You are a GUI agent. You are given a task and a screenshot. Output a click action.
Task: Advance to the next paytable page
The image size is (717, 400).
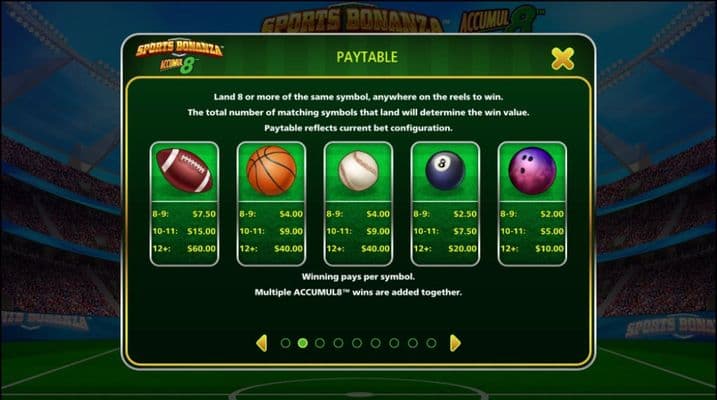click(455, 343)
